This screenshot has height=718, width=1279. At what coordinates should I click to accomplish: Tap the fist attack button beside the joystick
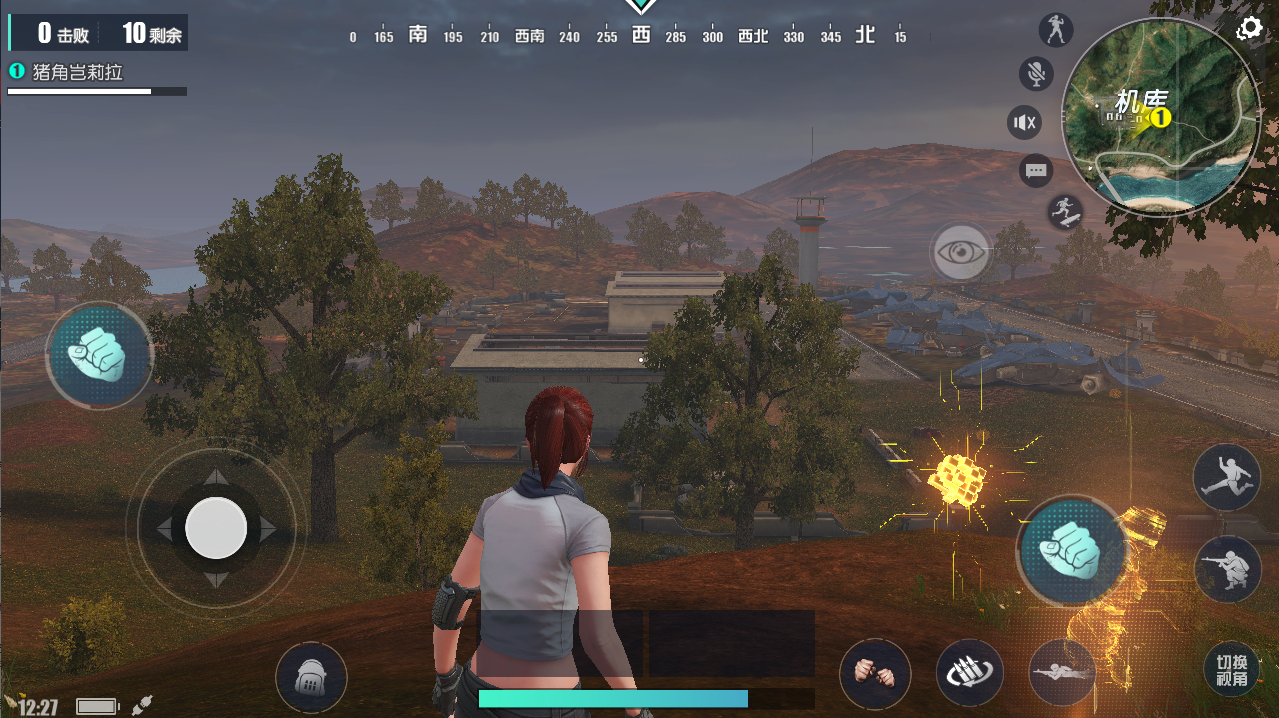point(99,354)
